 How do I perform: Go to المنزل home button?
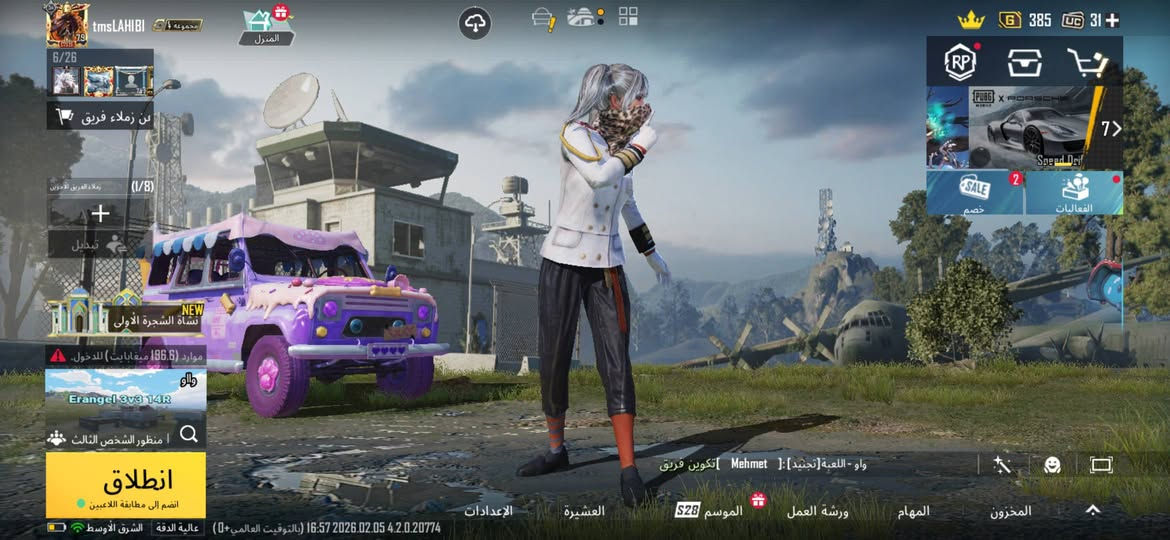pos(266,26)
